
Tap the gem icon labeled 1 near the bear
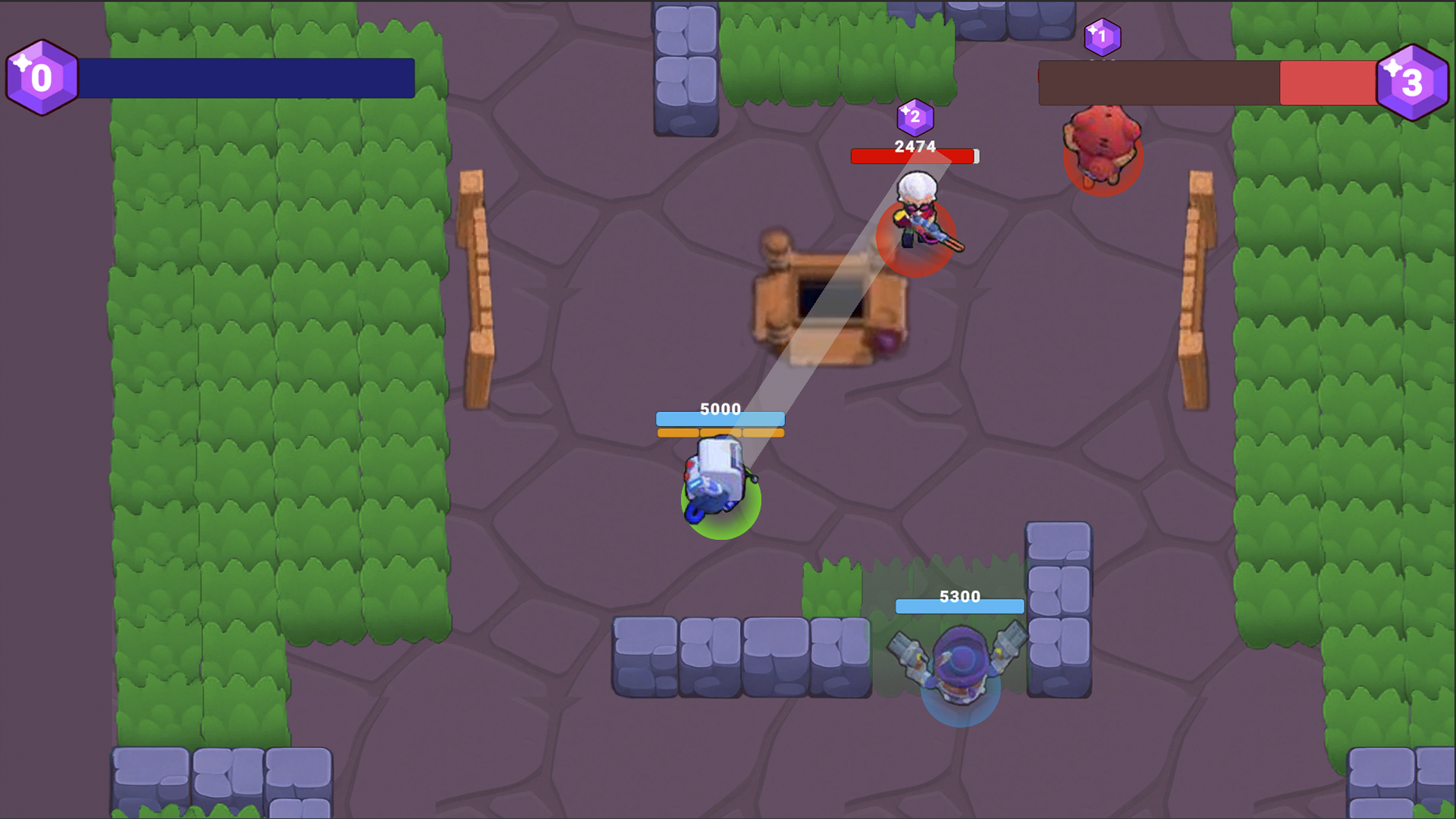[1101, 36]
